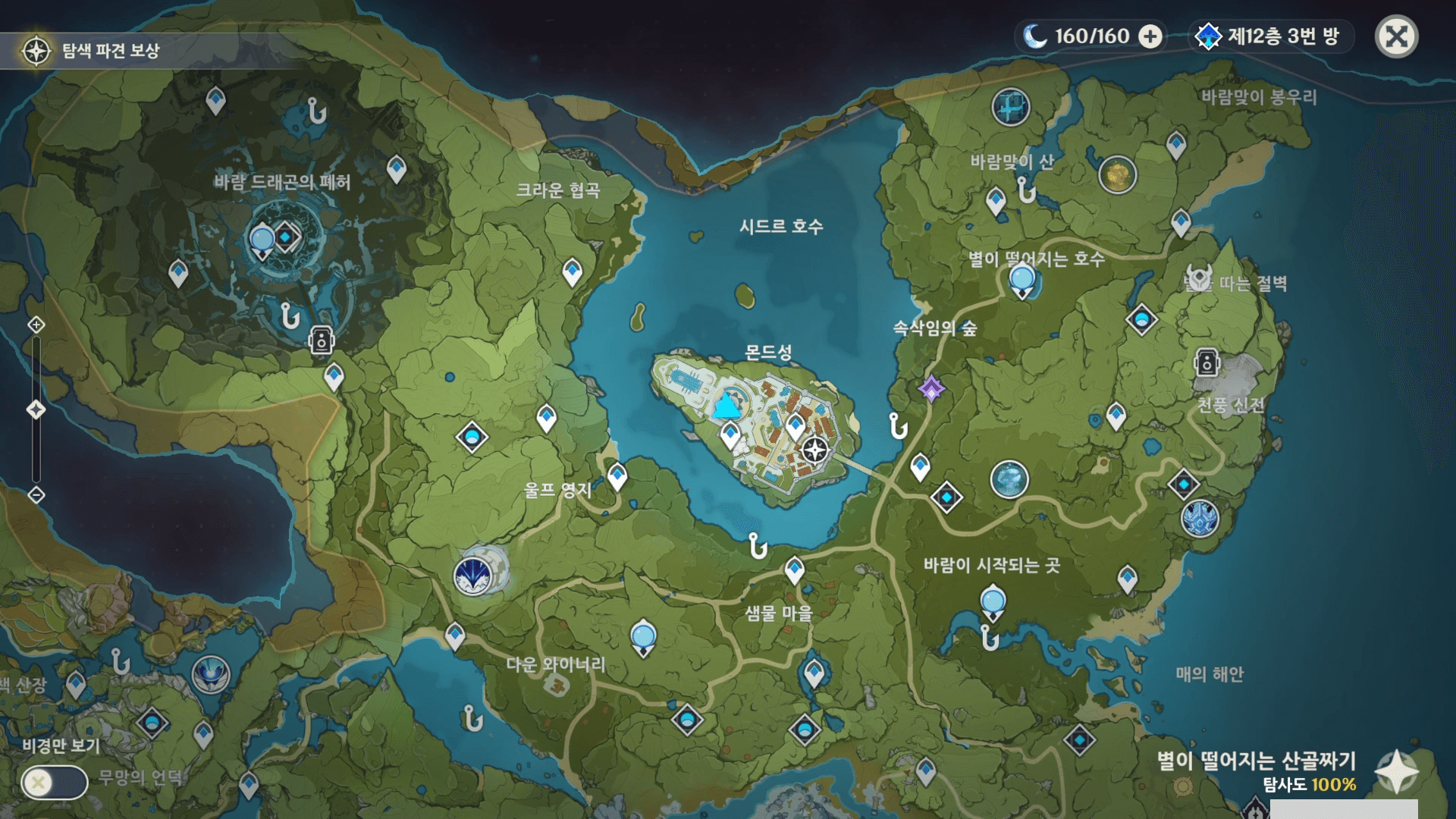Click the compass-star guild marker in 몬드성
1456x819 pixels.
[815, 450]
